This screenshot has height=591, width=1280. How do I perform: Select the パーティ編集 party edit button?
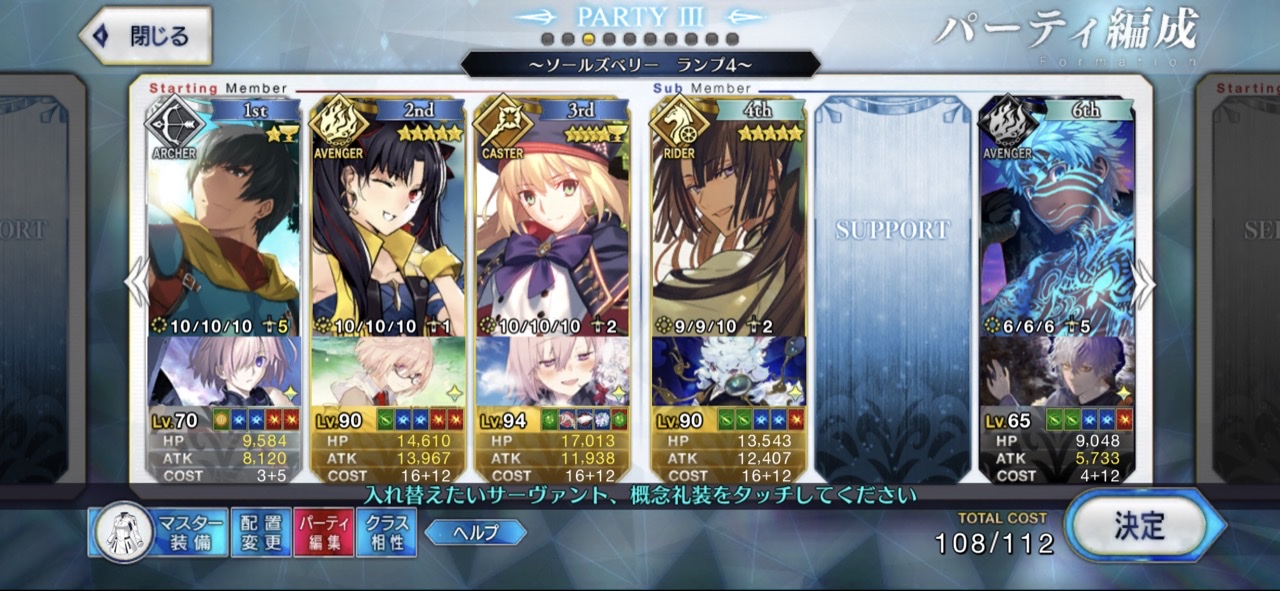pyautogui.click(x=323, y=533)
